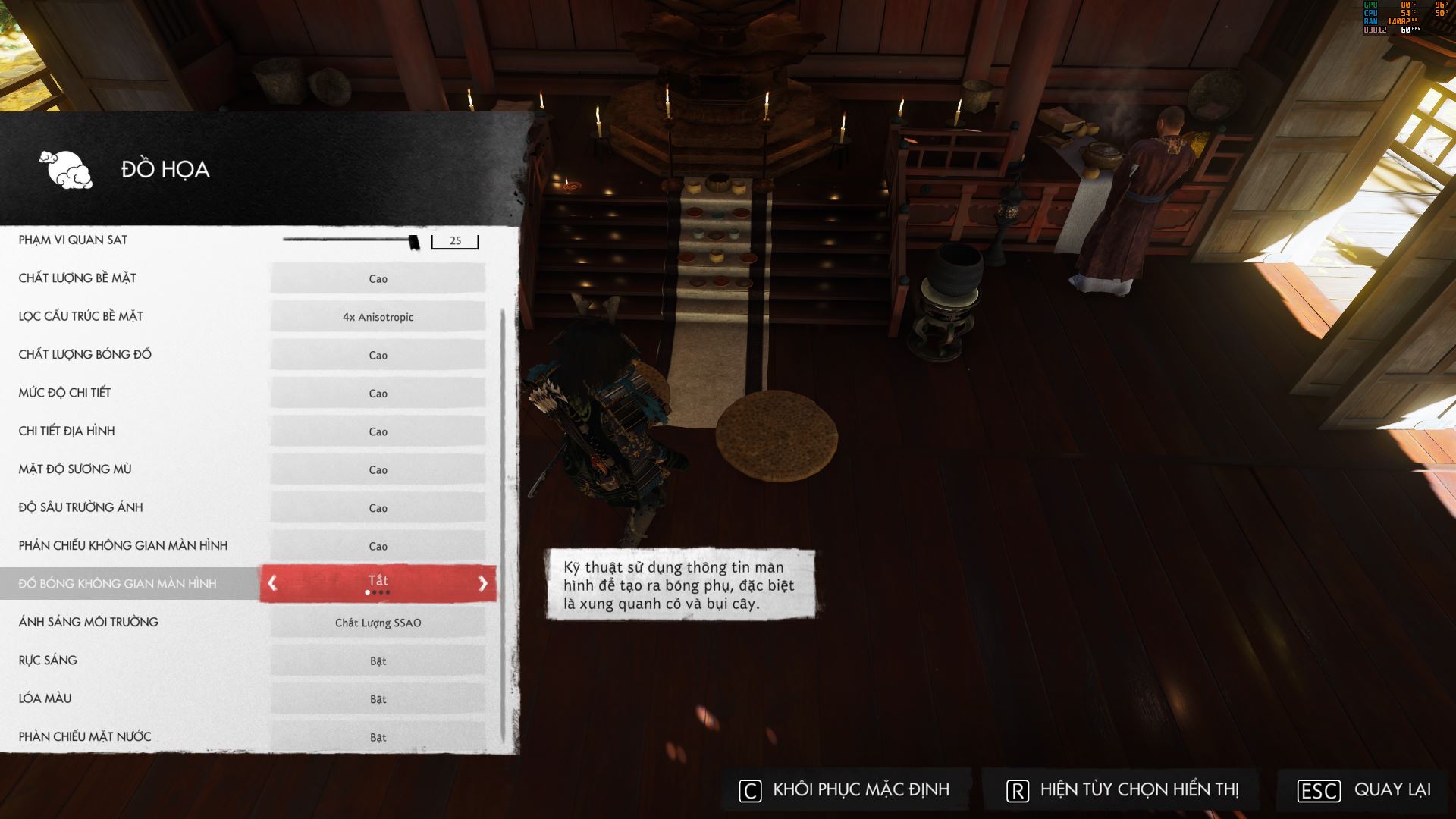The image size is (1456, 819).
Task: Toggle Phản Chiếu Mặt Nước setting
Action: [378, 737]
